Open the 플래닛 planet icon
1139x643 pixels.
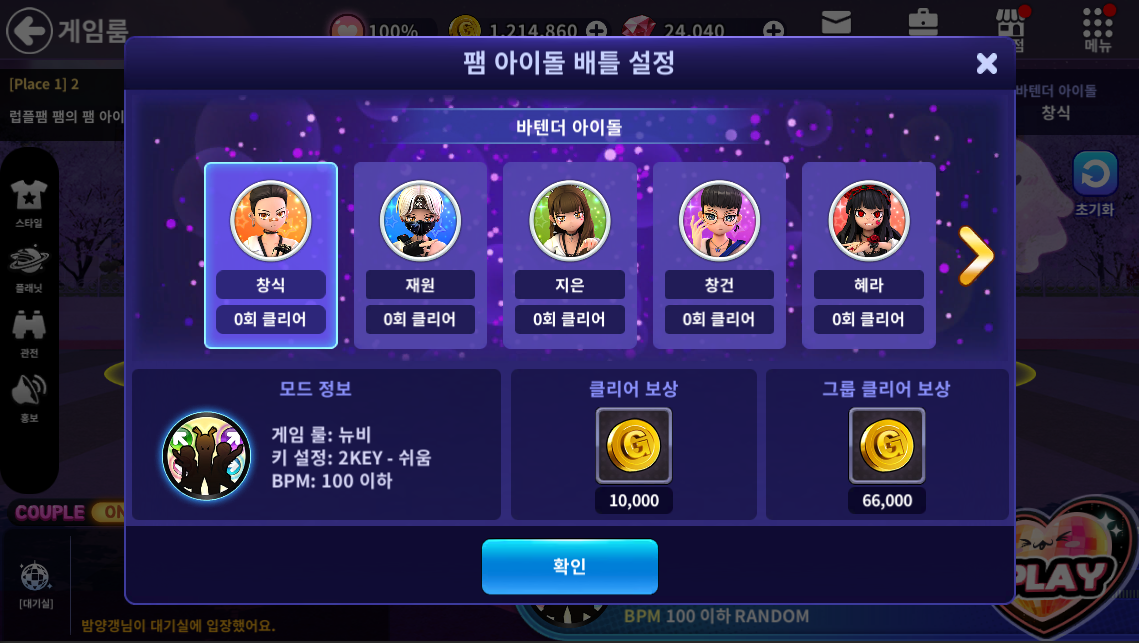[29, 264]
